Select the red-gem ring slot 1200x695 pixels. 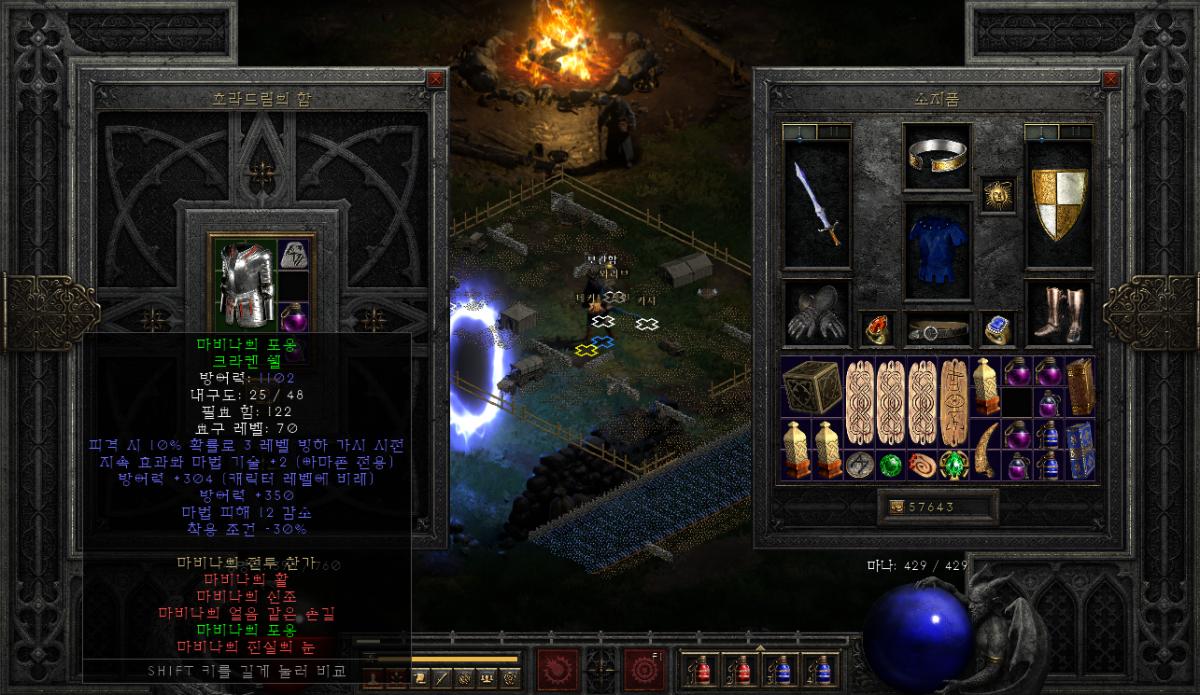click(x=876, y=328)
